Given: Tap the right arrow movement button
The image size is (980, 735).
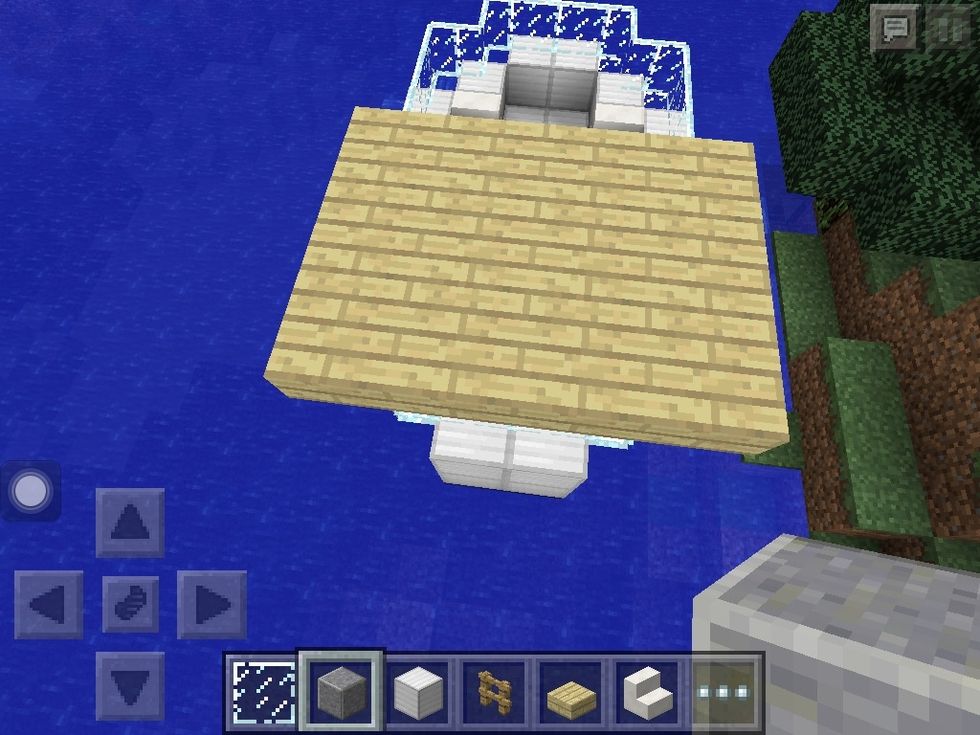Looking at the screenshot, I should pos(212,605).
